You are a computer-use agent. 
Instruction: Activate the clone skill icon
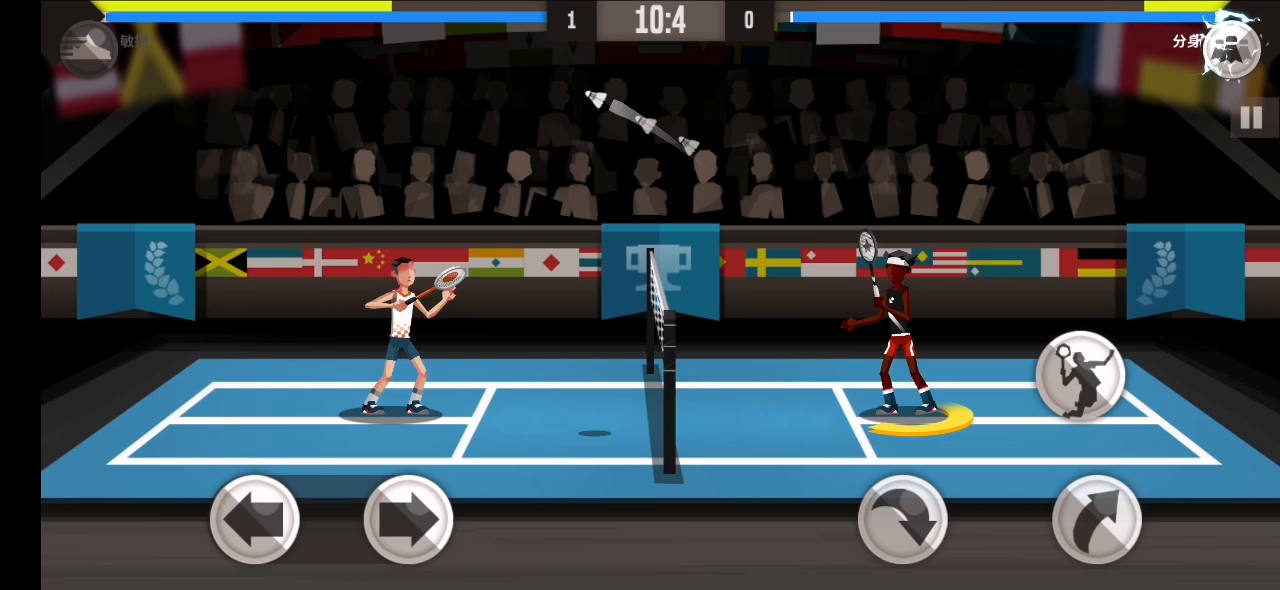point(1231,46)
